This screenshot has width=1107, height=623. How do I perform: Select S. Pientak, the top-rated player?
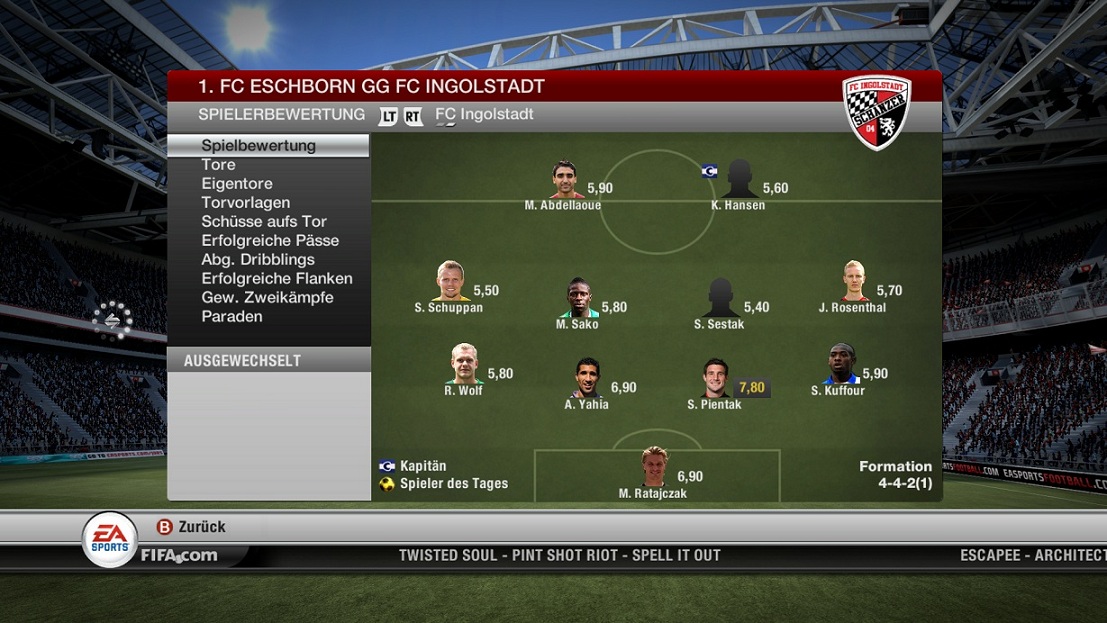point(715,379)
